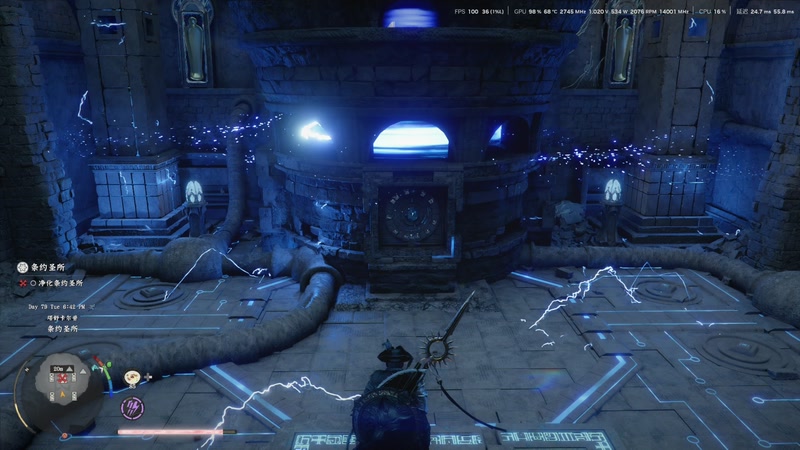Select the purple lightning skill icon

(x=131, y=407)
